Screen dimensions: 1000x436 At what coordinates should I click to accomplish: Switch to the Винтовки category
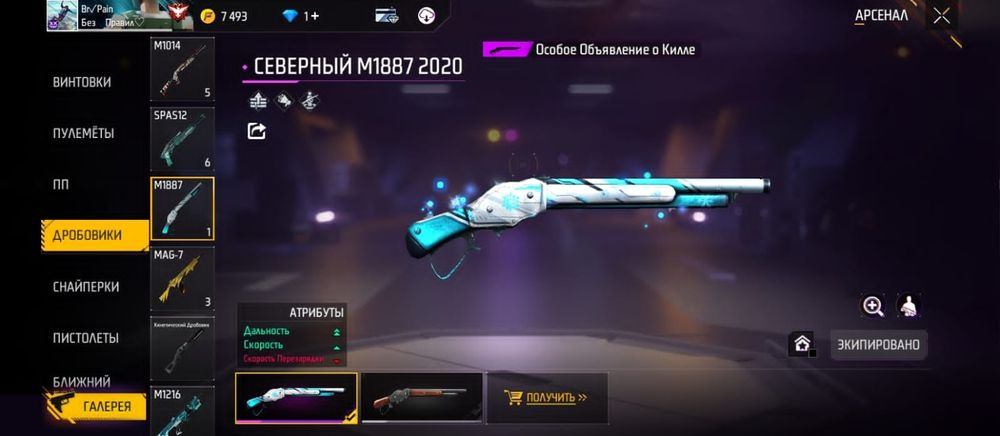click(82, 82)
